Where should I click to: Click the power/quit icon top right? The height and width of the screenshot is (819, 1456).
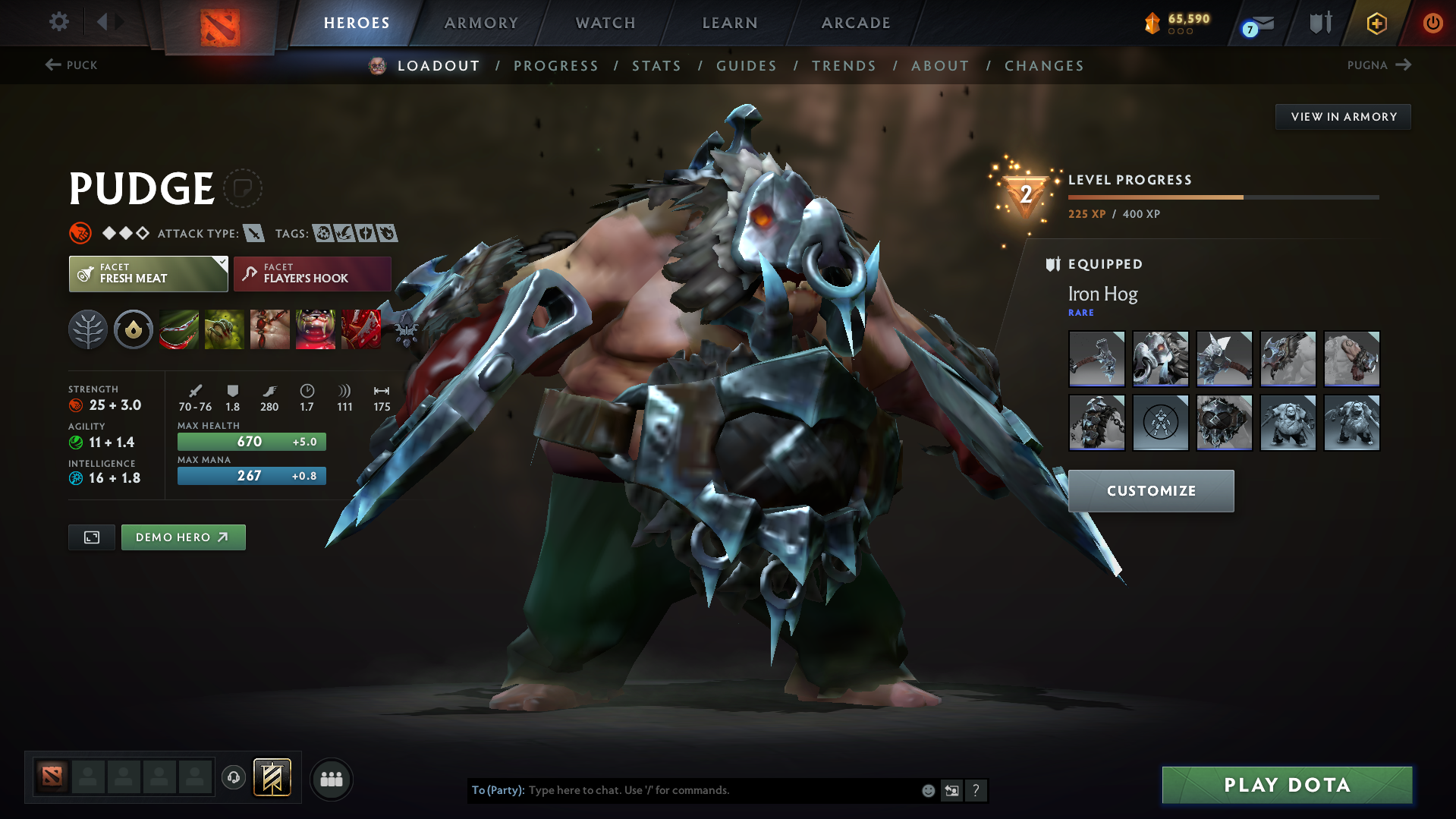[1432, 23]
